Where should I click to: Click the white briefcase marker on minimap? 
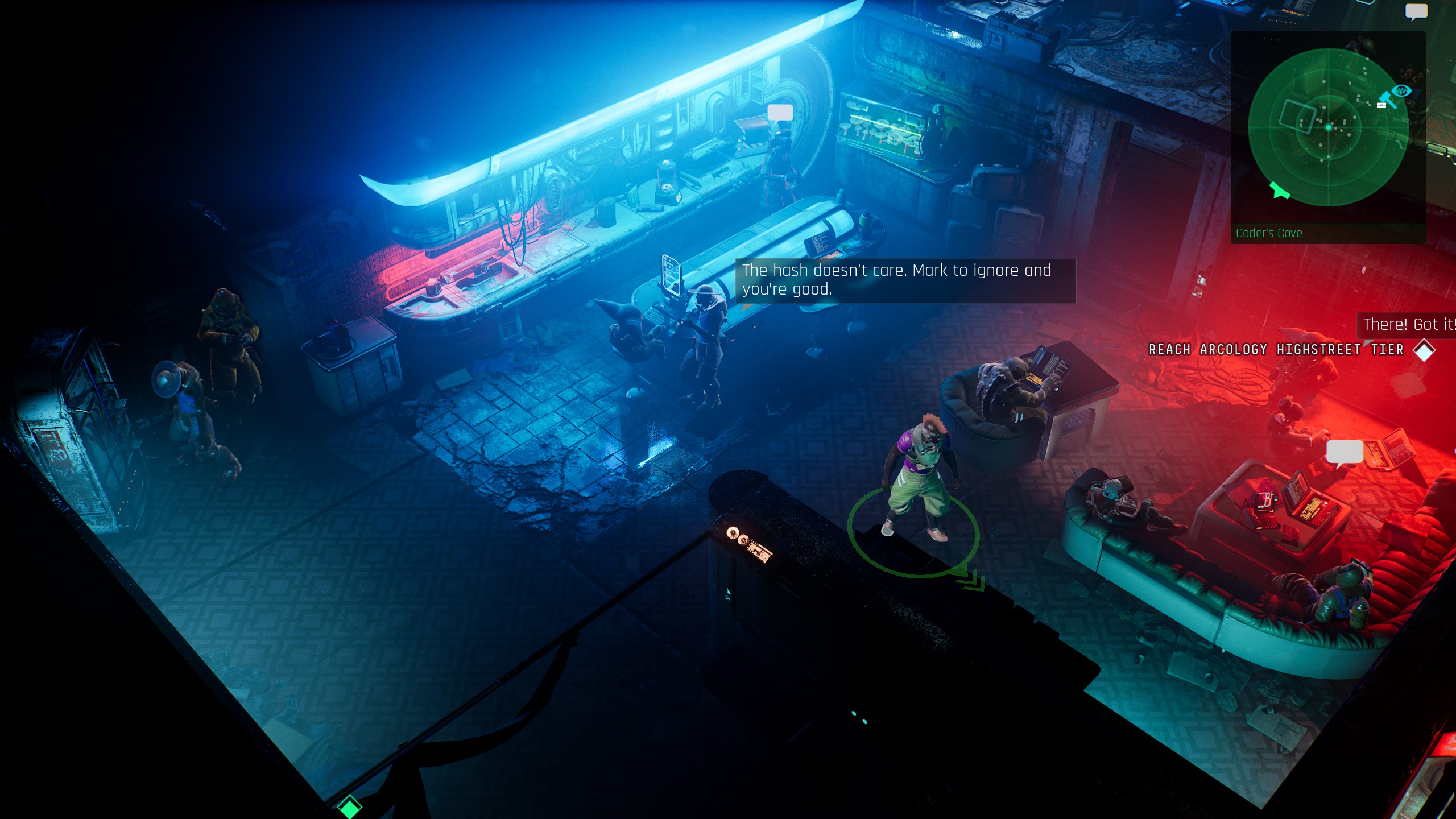[x=1381, y=105]
